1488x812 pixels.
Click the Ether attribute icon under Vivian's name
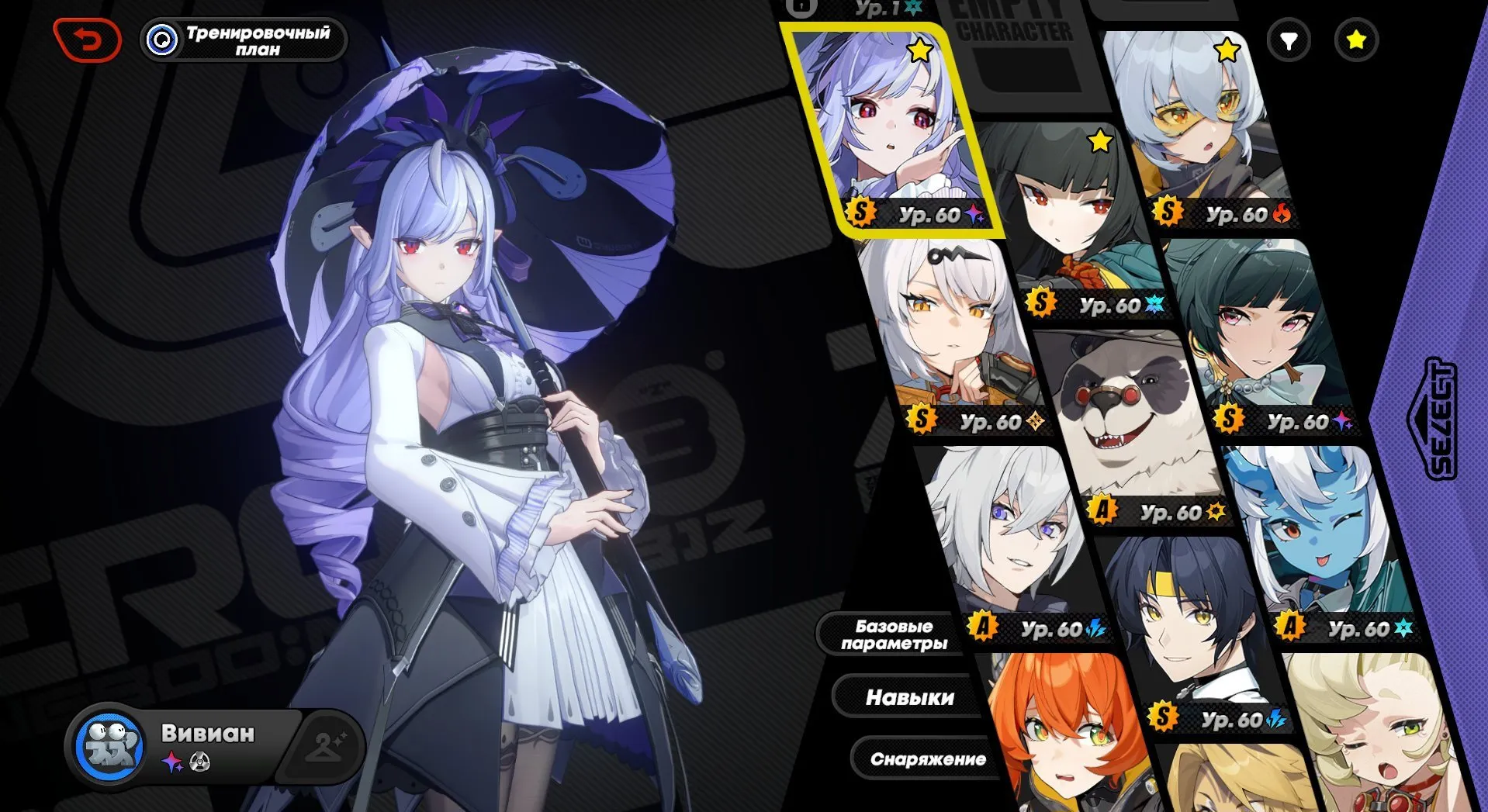(x=172, y=762)
